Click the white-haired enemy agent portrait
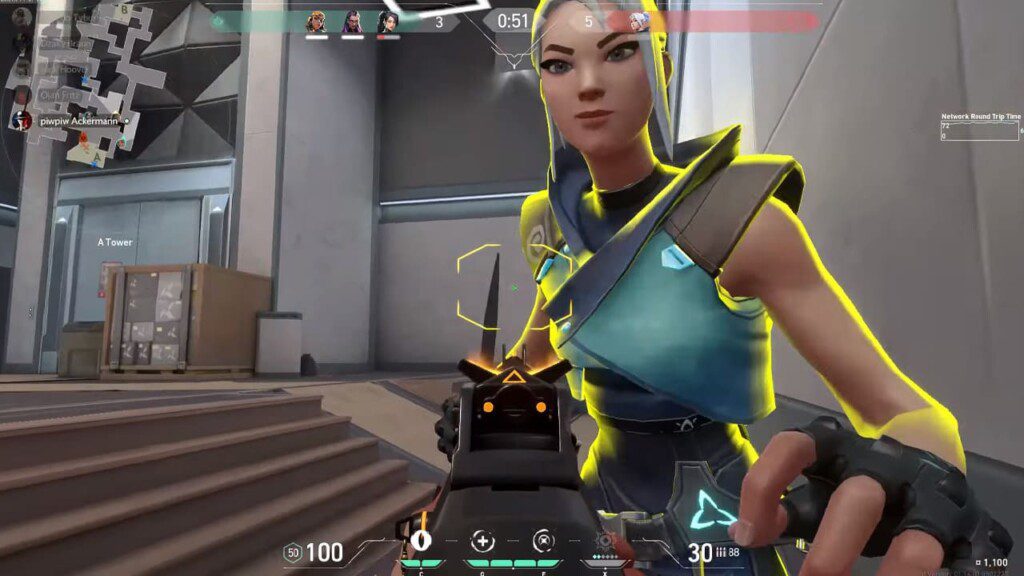 point(639,21)
